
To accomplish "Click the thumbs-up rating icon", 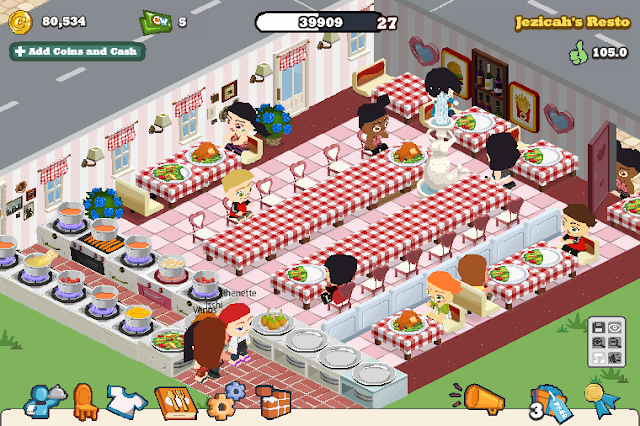I will pos(578,50).
